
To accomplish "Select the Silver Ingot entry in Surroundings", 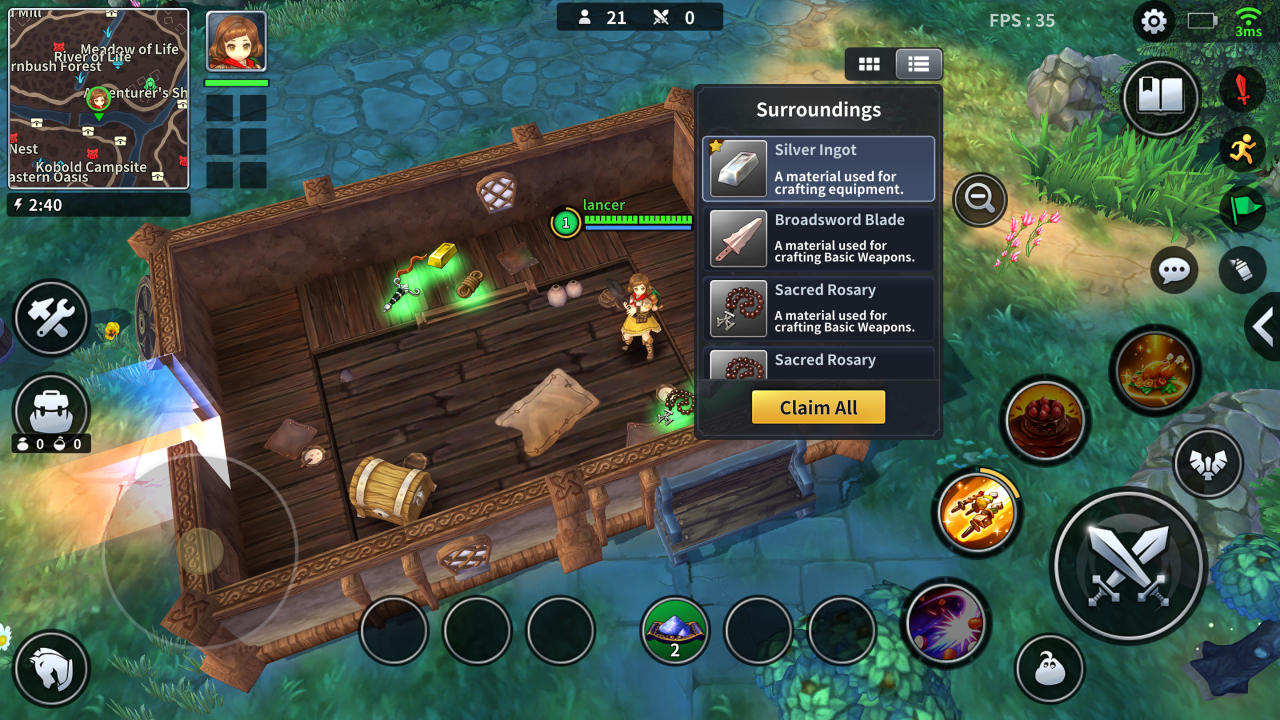I will pos(818,168).
